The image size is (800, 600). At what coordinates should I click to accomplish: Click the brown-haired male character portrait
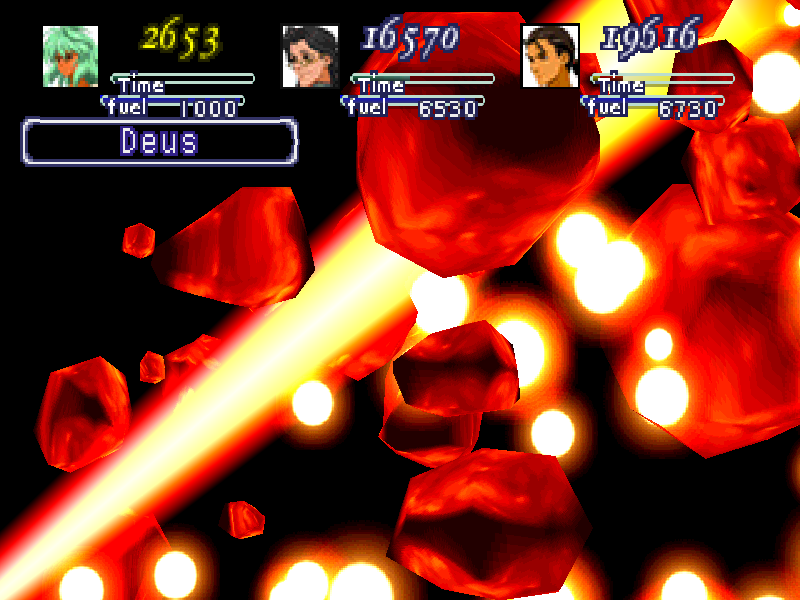coord(550,56)
